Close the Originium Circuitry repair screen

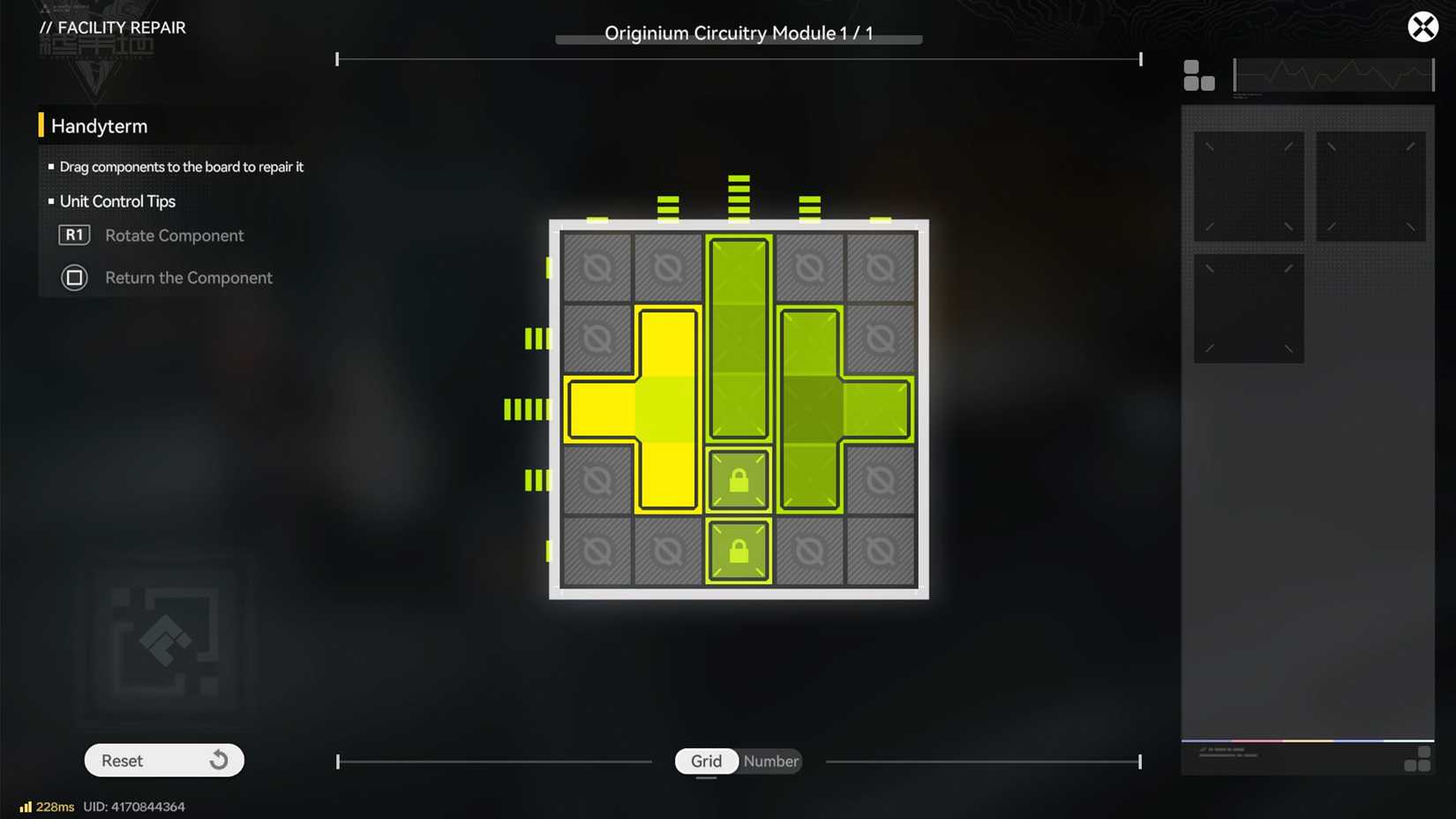point(1422,26)
